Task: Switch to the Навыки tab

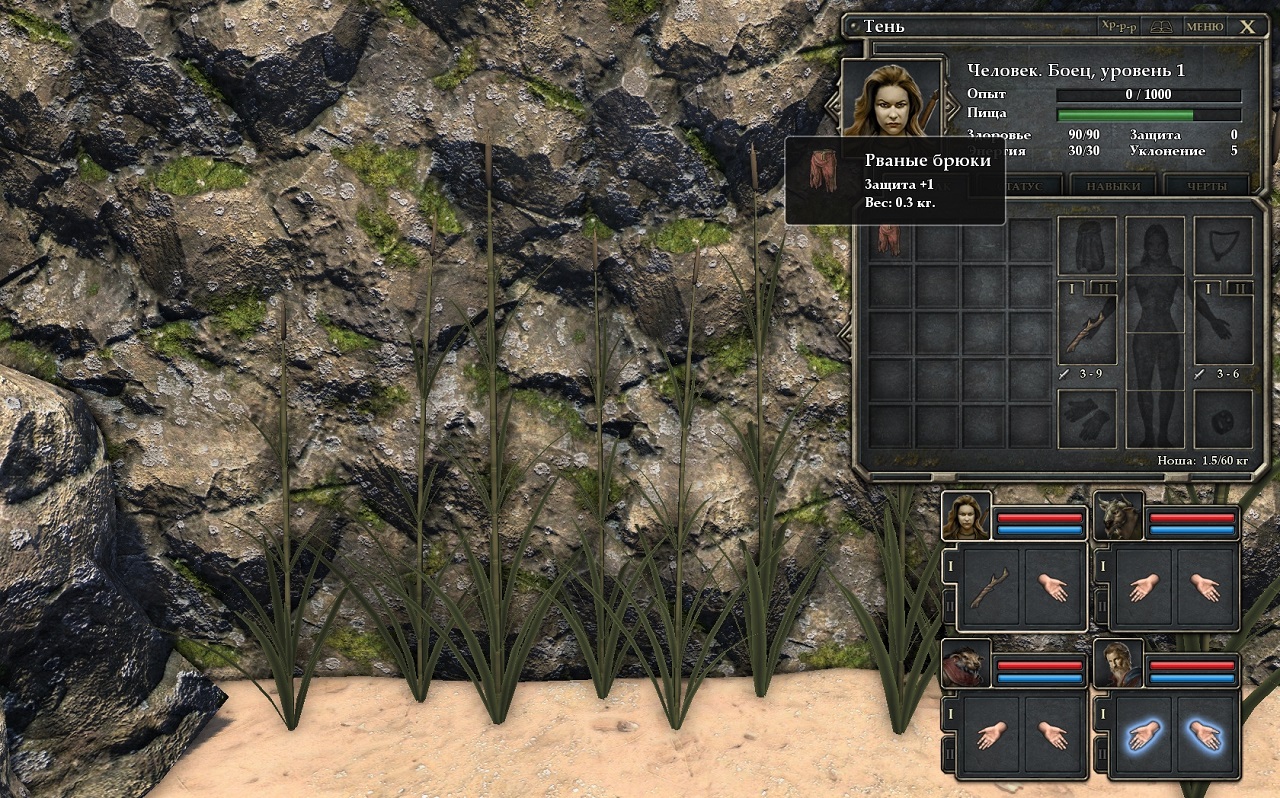Action: point(1112,187)
